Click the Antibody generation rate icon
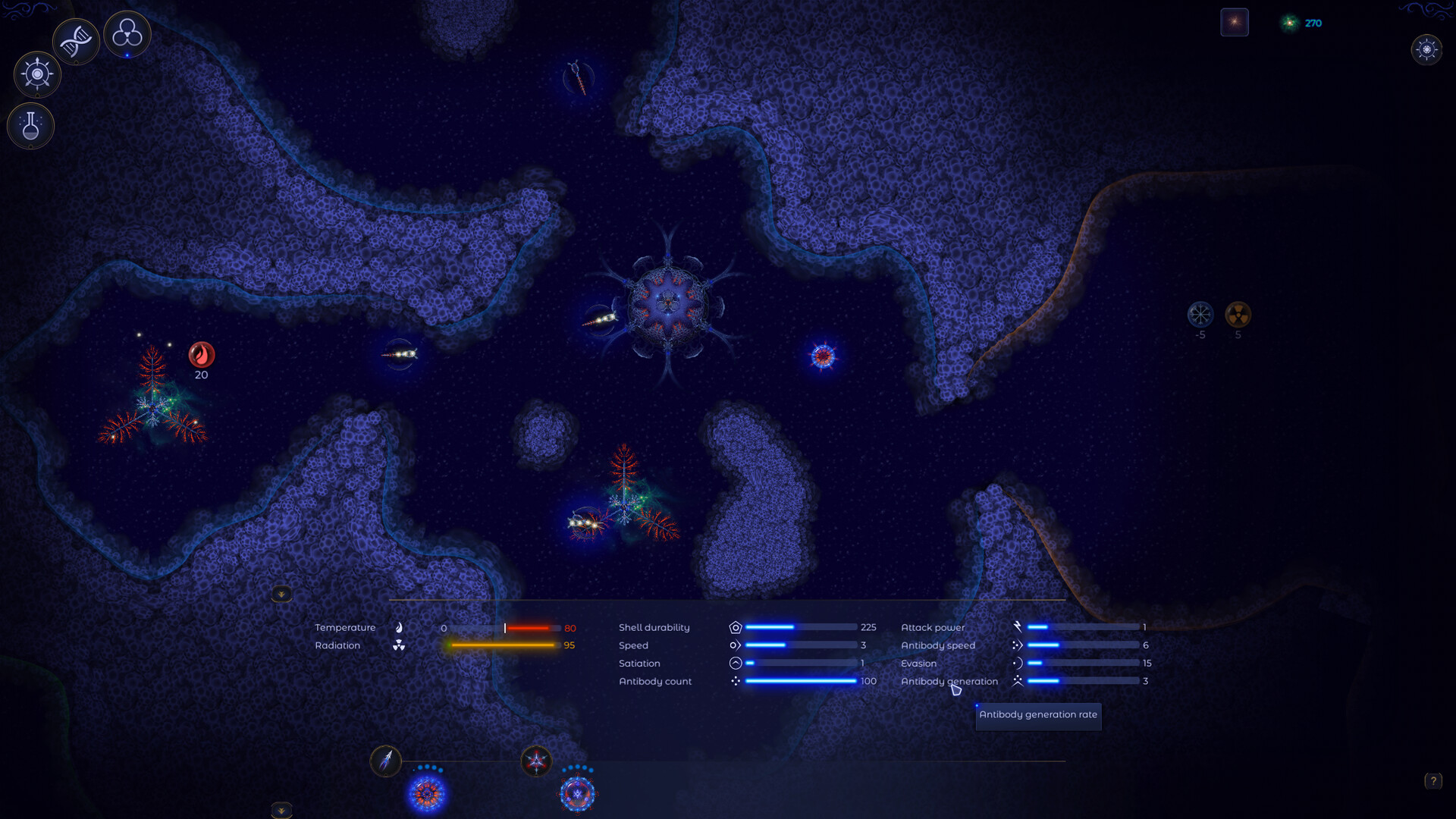The width and height of the screenshot is (1456, 819). (x=1018, y=680)
